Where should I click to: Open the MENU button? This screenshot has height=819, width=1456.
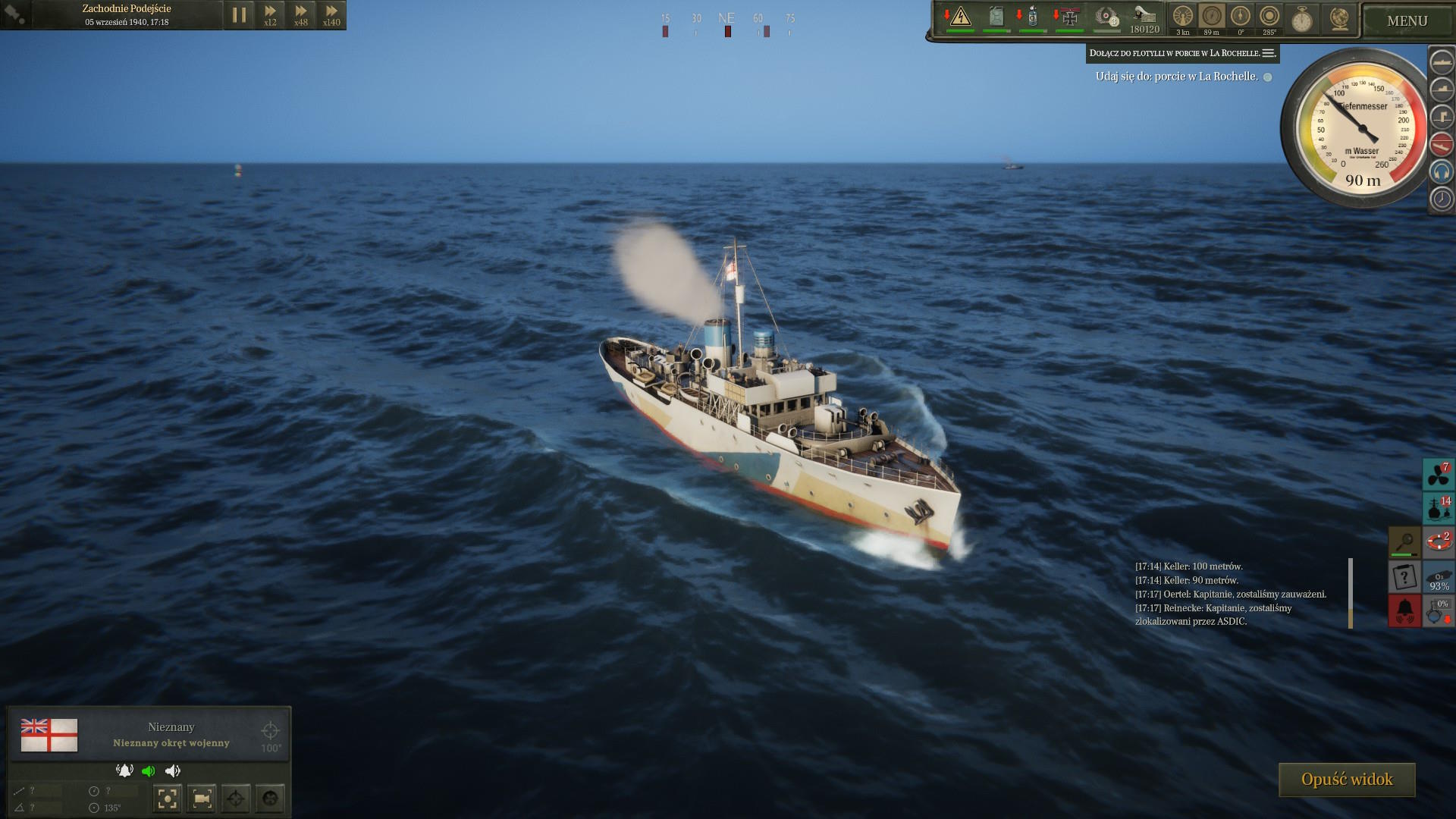tap(1407, 21)
